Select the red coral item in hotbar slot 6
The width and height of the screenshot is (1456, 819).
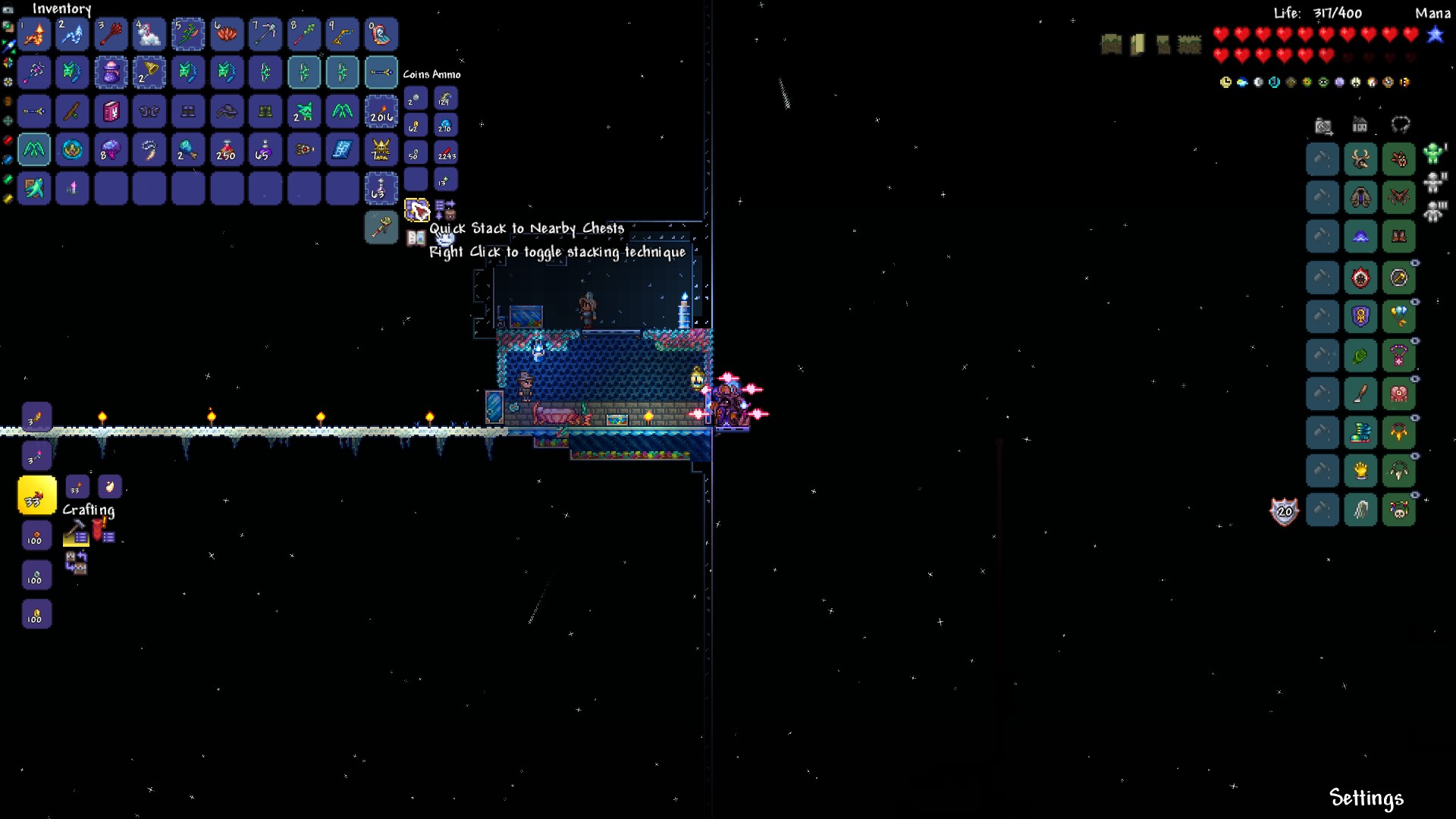click(x=227, y=34)
